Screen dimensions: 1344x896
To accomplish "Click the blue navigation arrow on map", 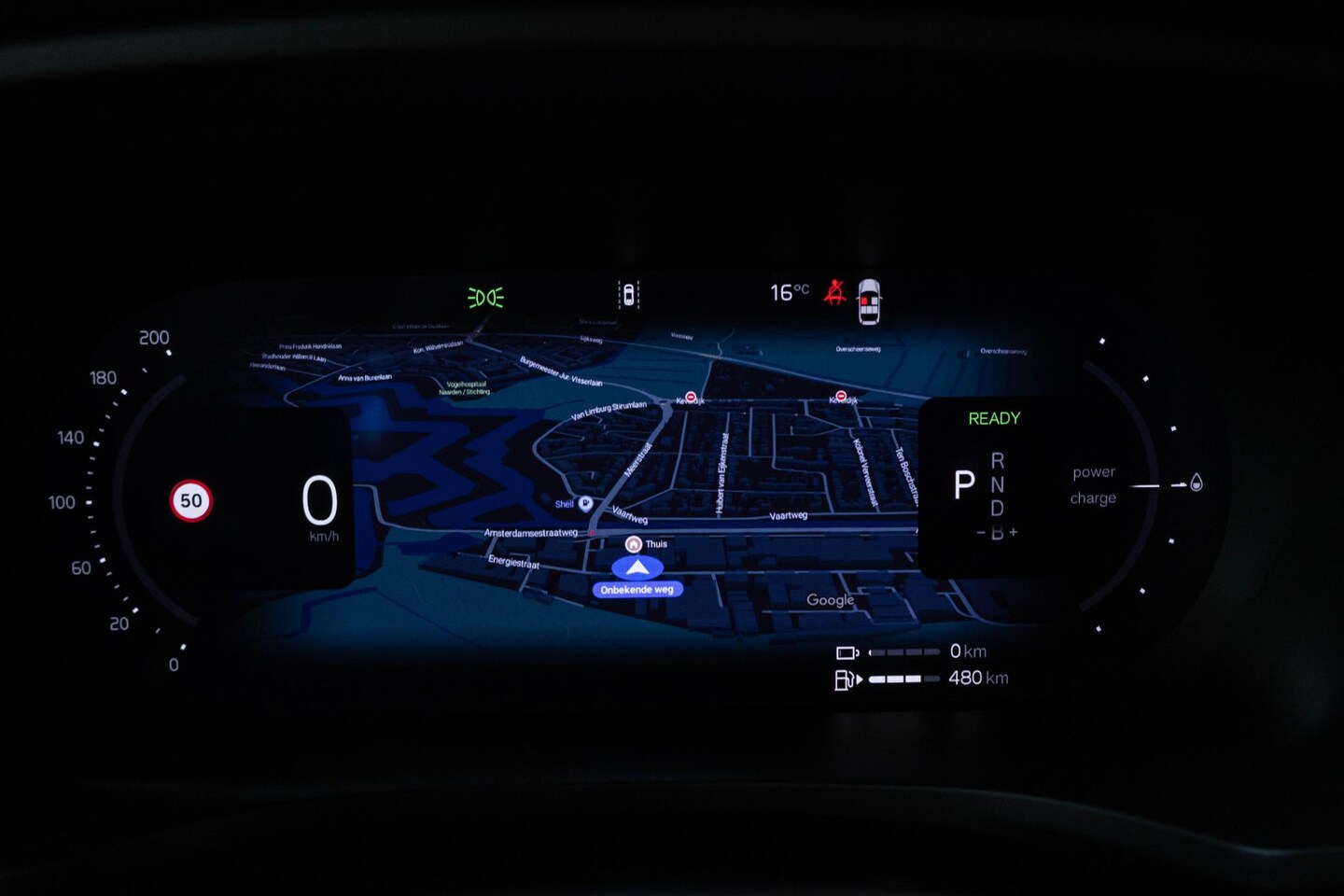I will click(x=637, y=567).
